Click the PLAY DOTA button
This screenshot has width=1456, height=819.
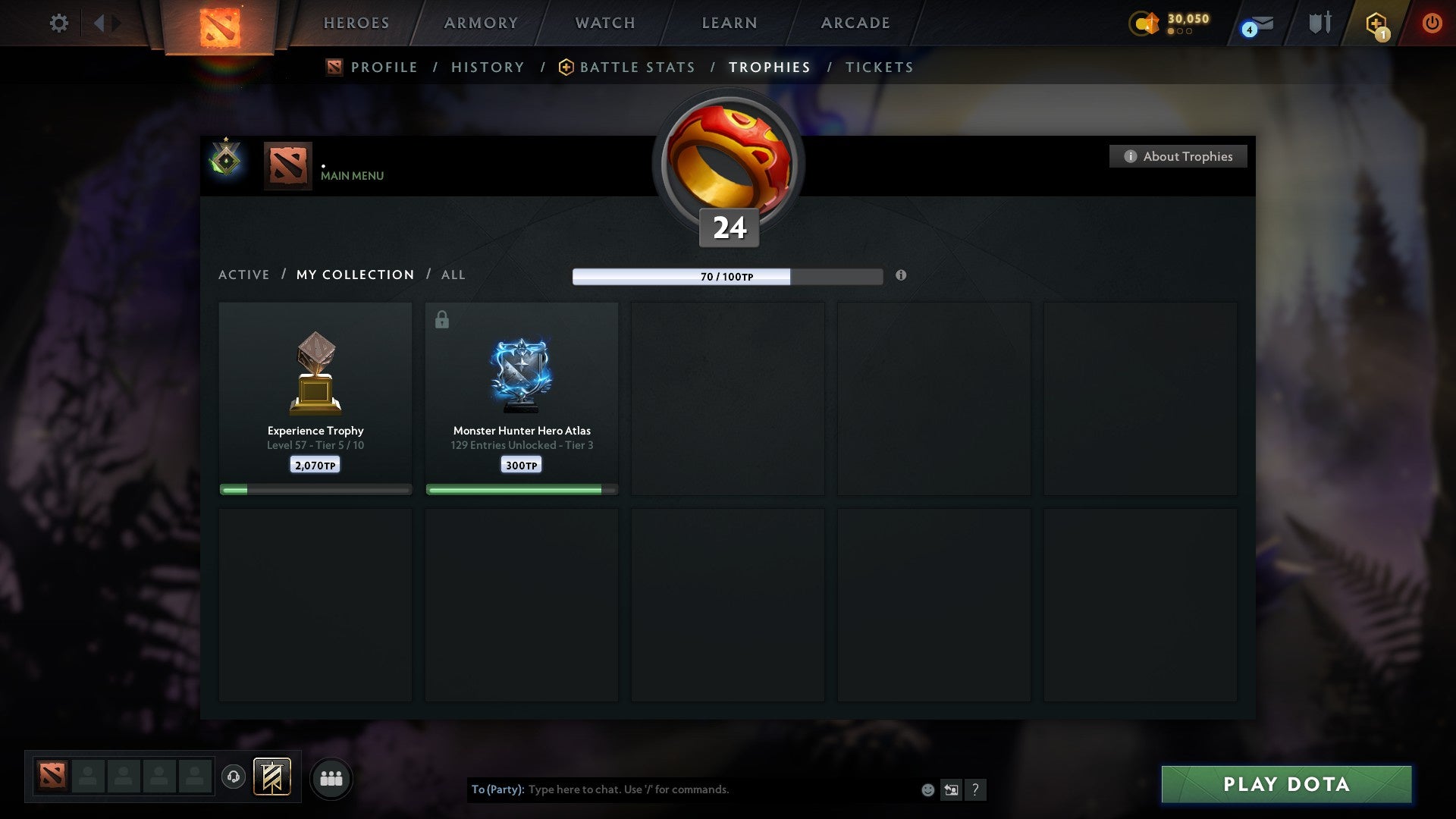click(1285, 785)
